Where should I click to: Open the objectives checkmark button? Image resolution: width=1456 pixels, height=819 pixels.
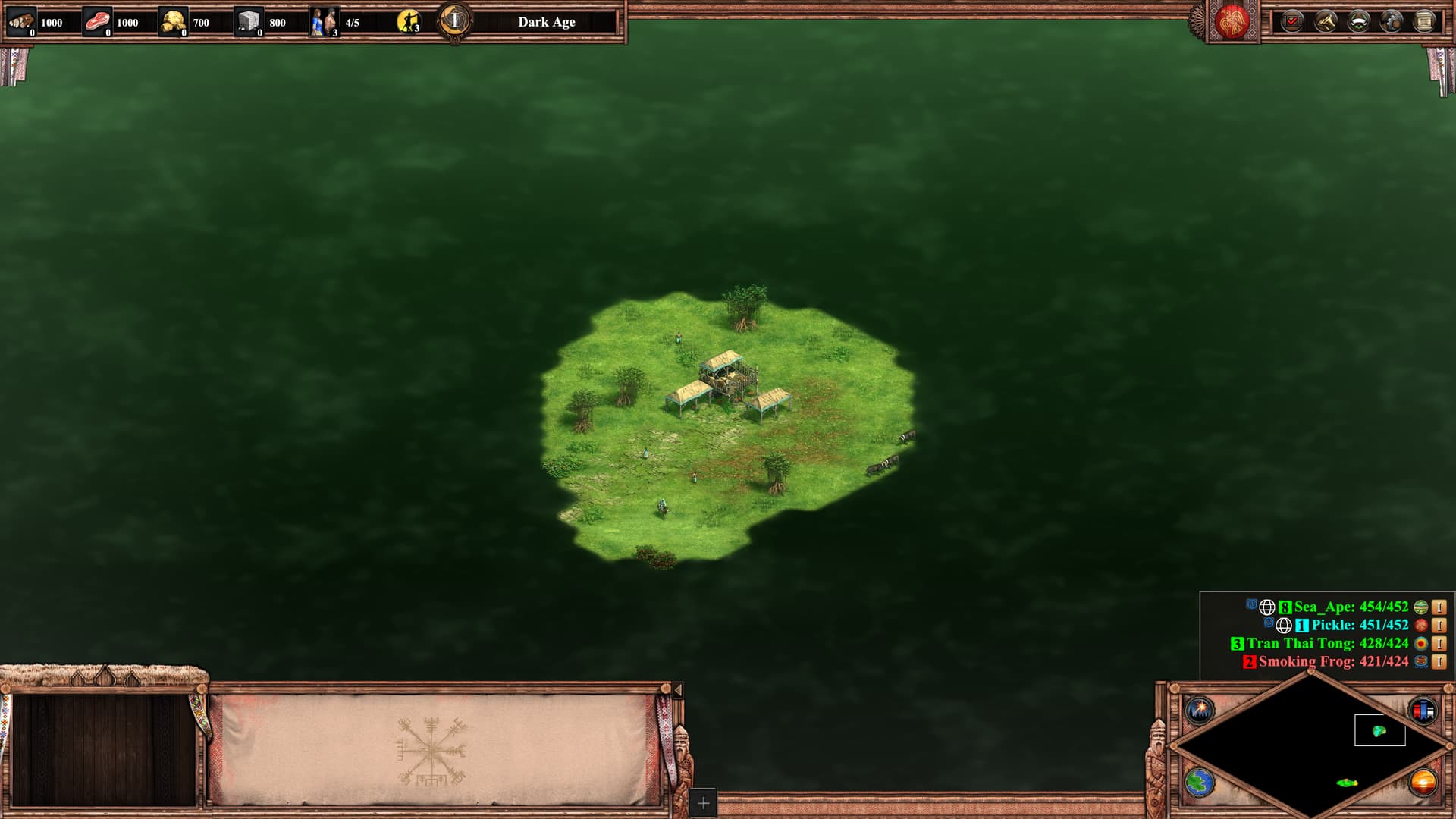[x=1291, y=22]
